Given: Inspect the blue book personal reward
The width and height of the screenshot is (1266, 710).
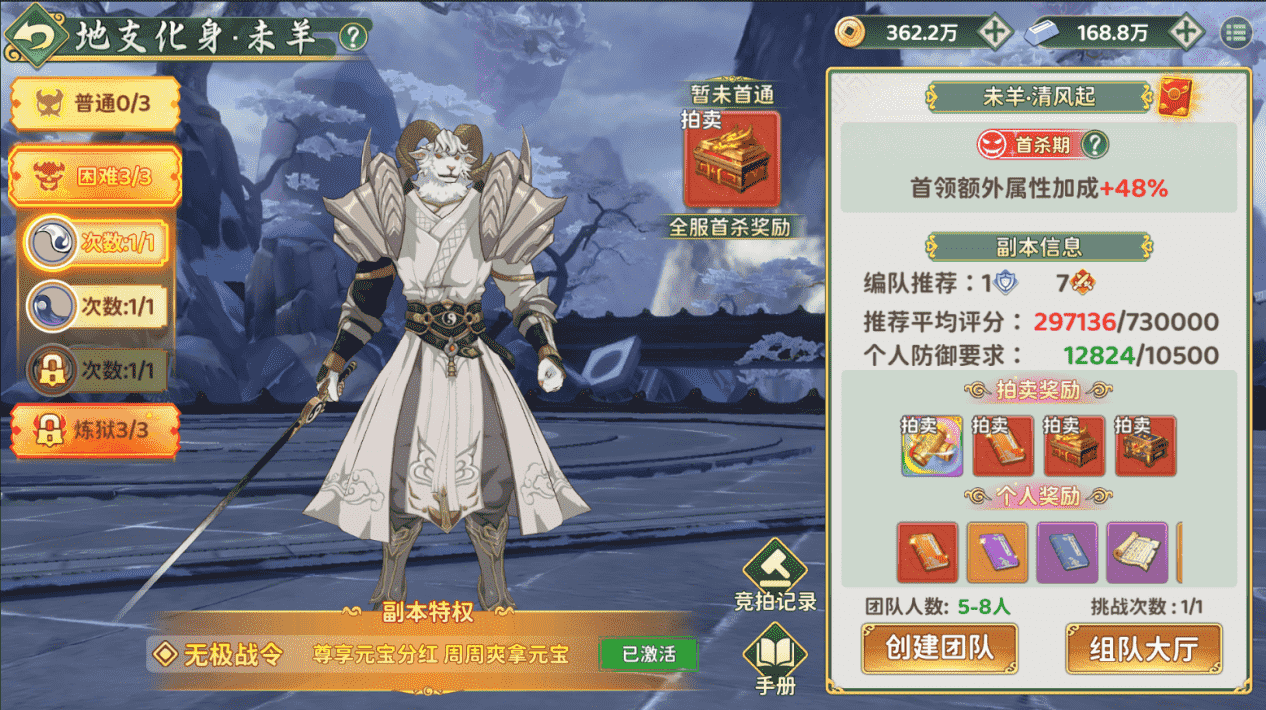Looking at the screenshot, I should click(x=1067, y=552).
